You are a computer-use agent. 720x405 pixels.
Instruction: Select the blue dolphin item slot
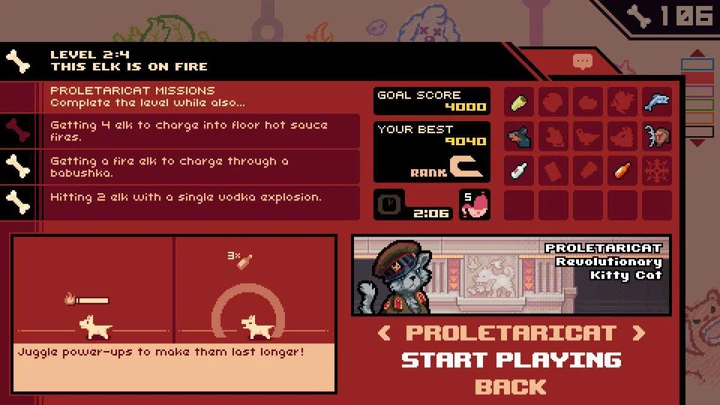click(x=656, y=102)
